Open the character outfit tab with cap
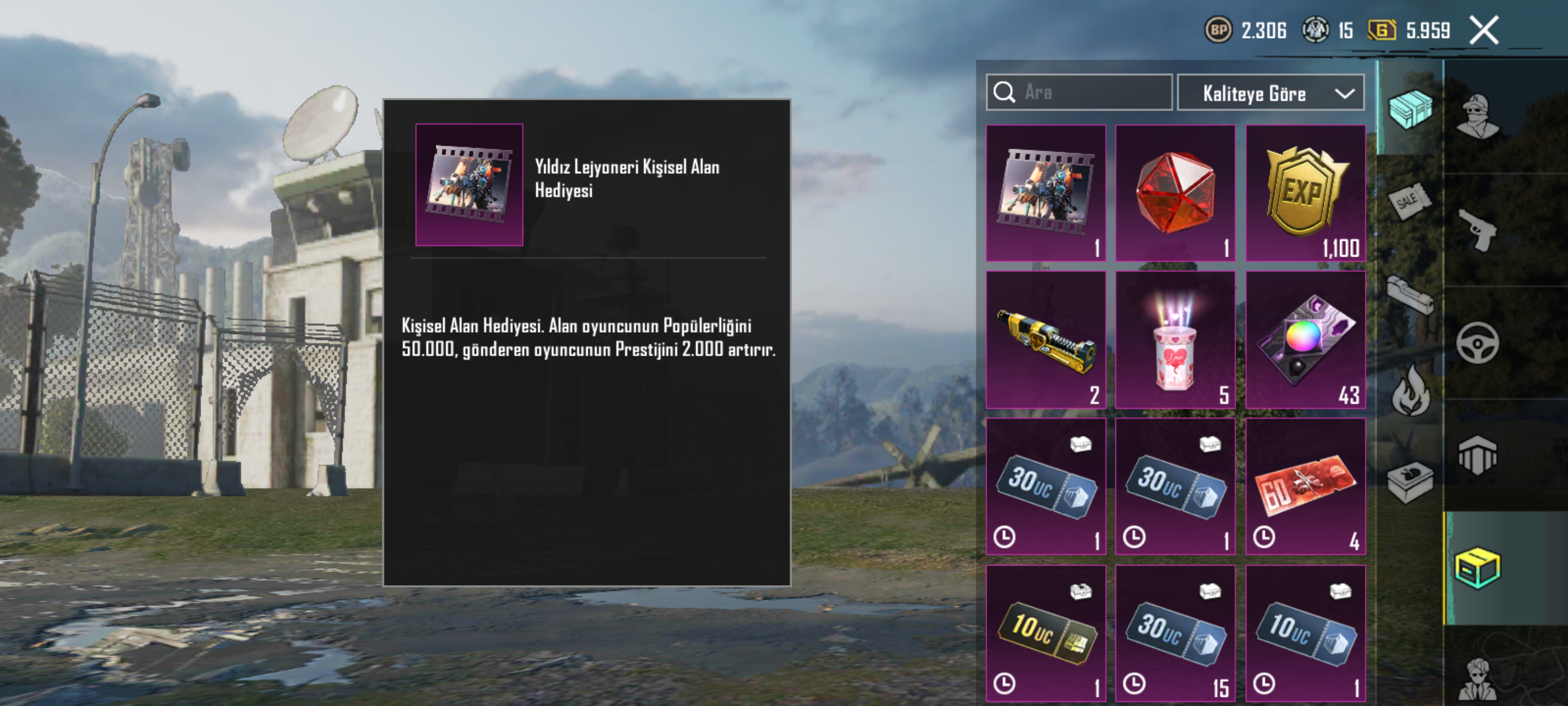Screen dimensions: 1568x706 tap(1478, 118)
